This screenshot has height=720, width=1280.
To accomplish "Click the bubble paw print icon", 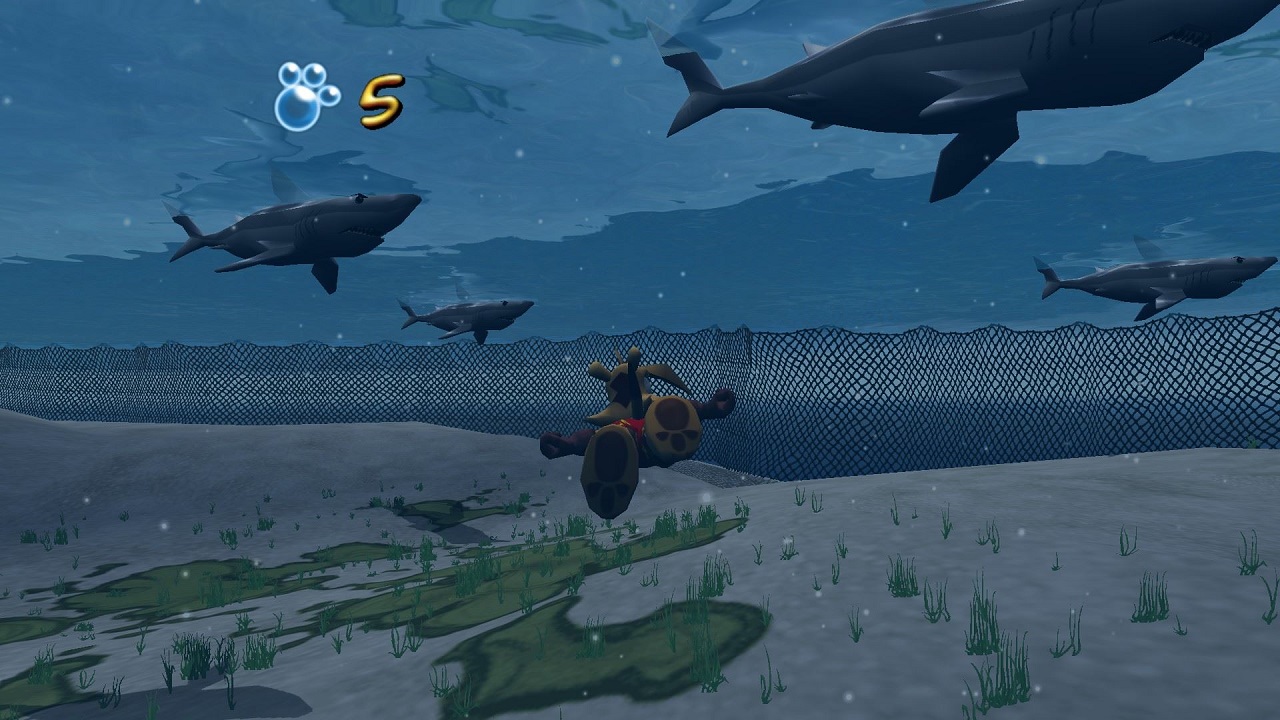I will tap(304, 97).
